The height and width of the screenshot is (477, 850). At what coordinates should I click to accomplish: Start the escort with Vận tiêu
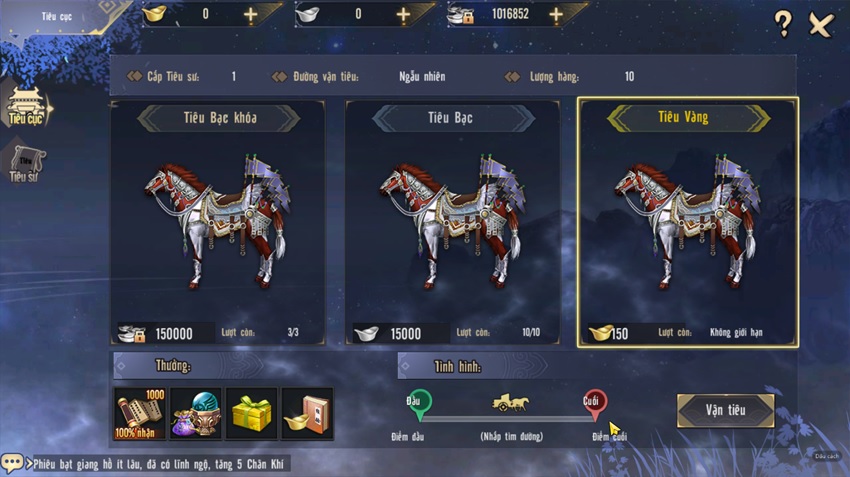[x=725, y=410]
